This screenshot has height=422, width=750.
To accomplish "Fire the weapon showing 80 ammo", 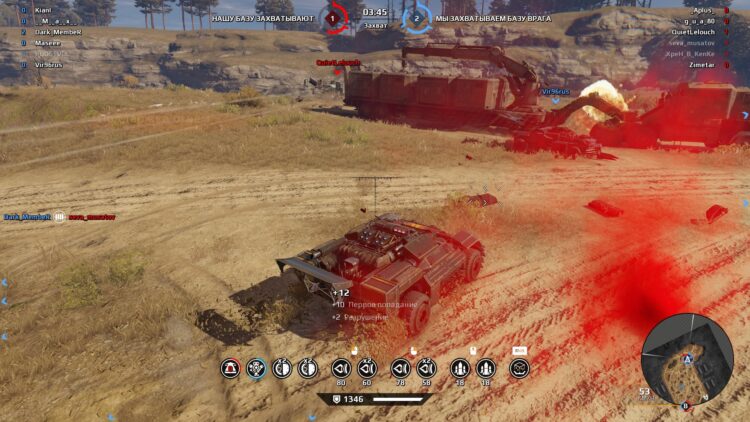I will click(341, 368).
